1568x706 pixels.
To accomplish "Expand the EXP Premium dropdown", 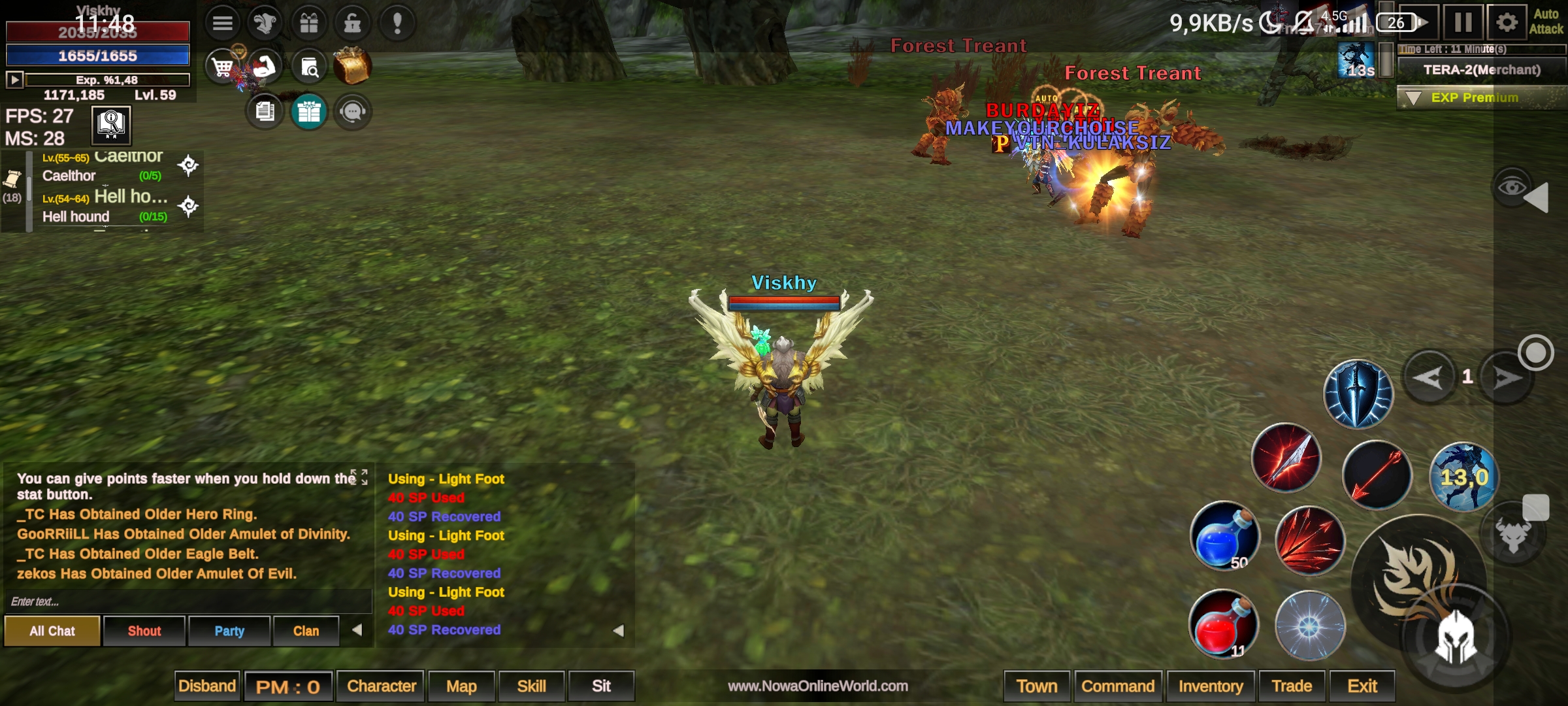I will (1414, 98).
